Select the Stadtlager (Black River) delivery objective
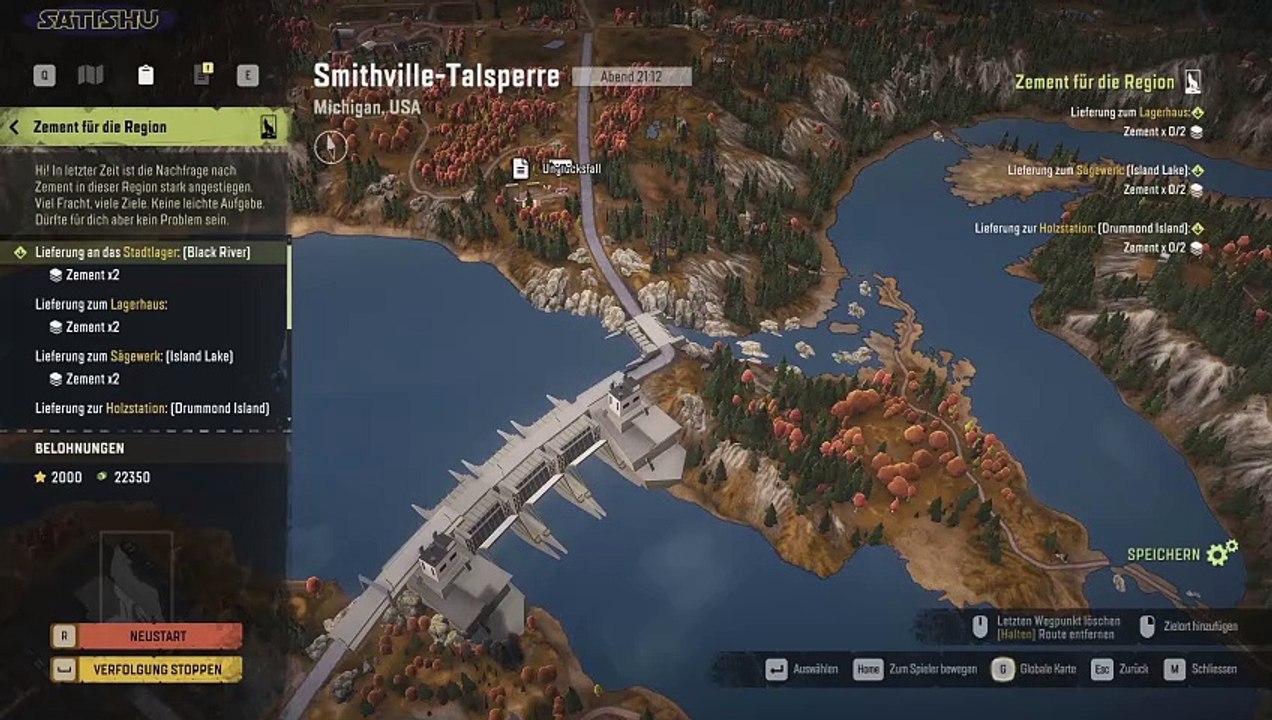 pyautogui.click(x=142, y=252)
